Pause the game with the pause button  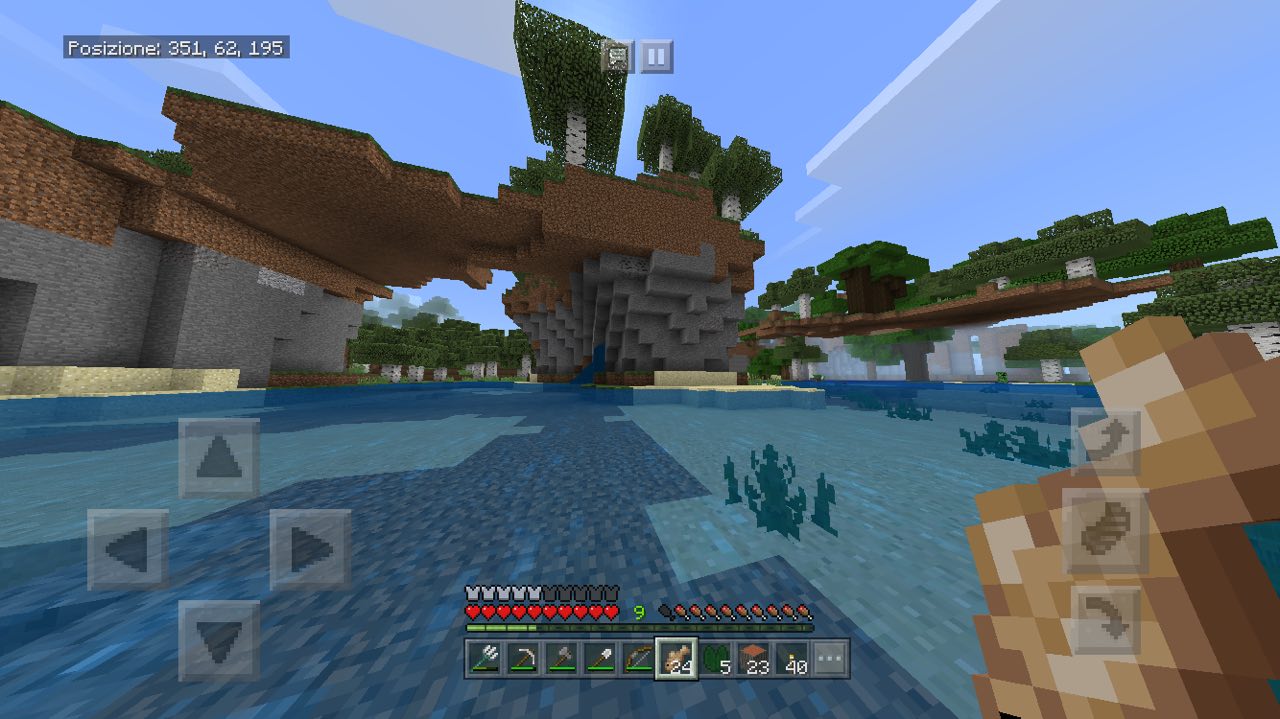tap(656, 57)
